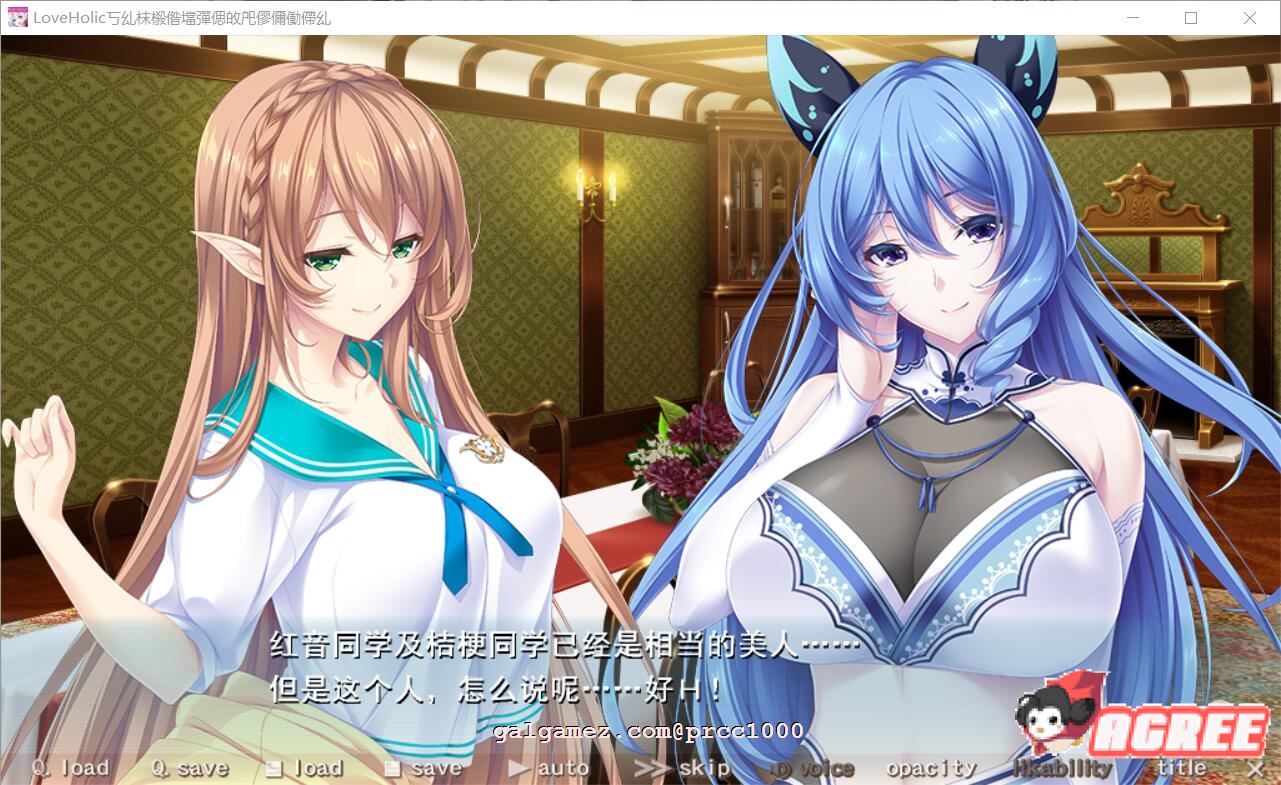Click the opacity adjustment control
Viewport: 1281px width, 785px height.
(x=930, y=768)
